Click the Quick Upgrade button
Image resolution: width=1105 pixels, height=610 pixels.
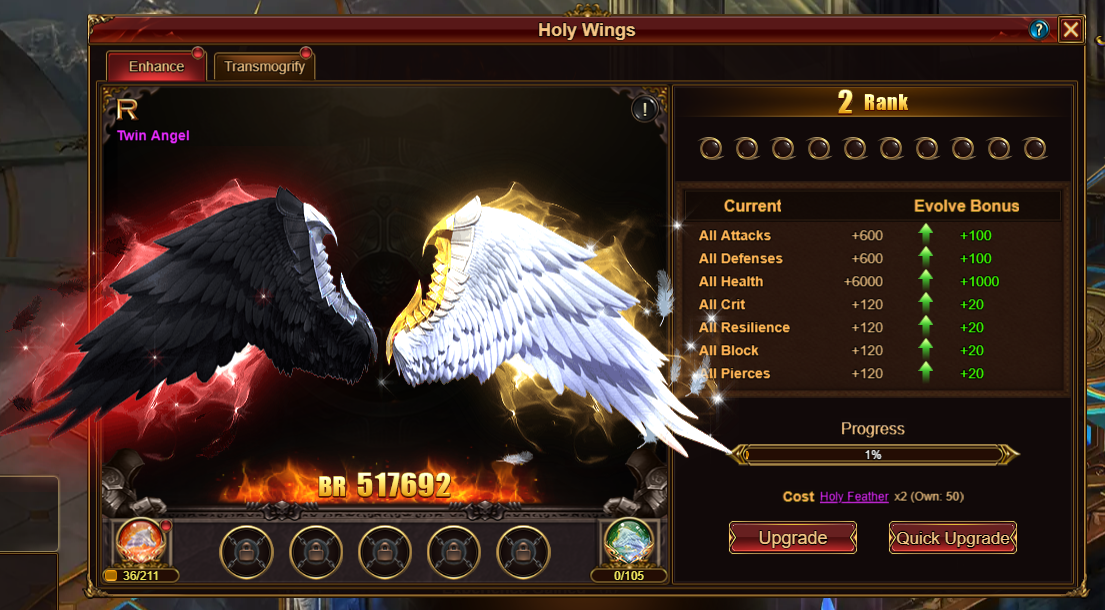952,538
